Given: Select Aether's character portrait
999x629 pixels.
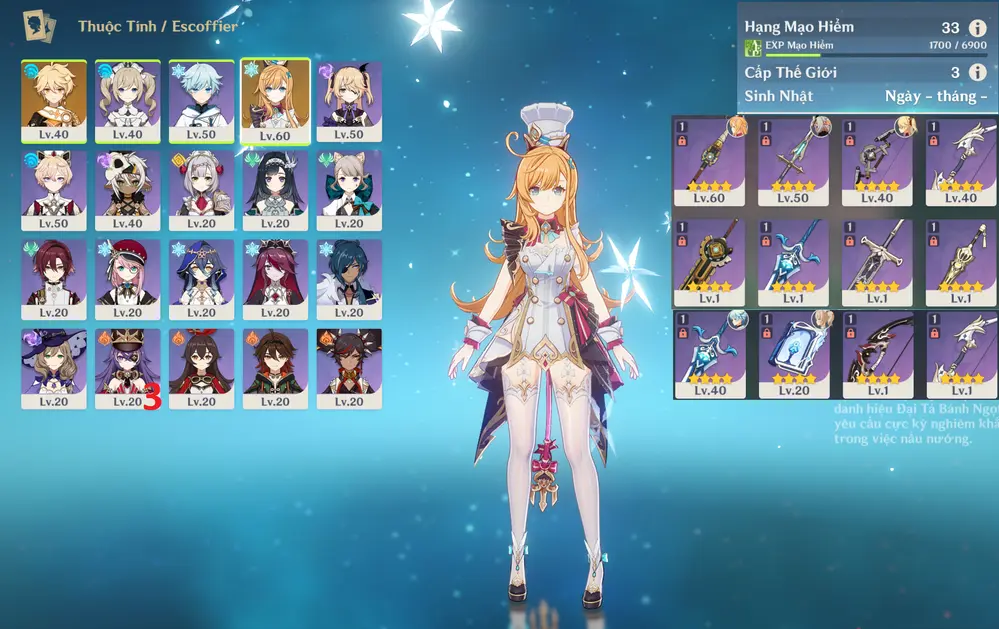Looking at the screenshot, I should (54, 100).
